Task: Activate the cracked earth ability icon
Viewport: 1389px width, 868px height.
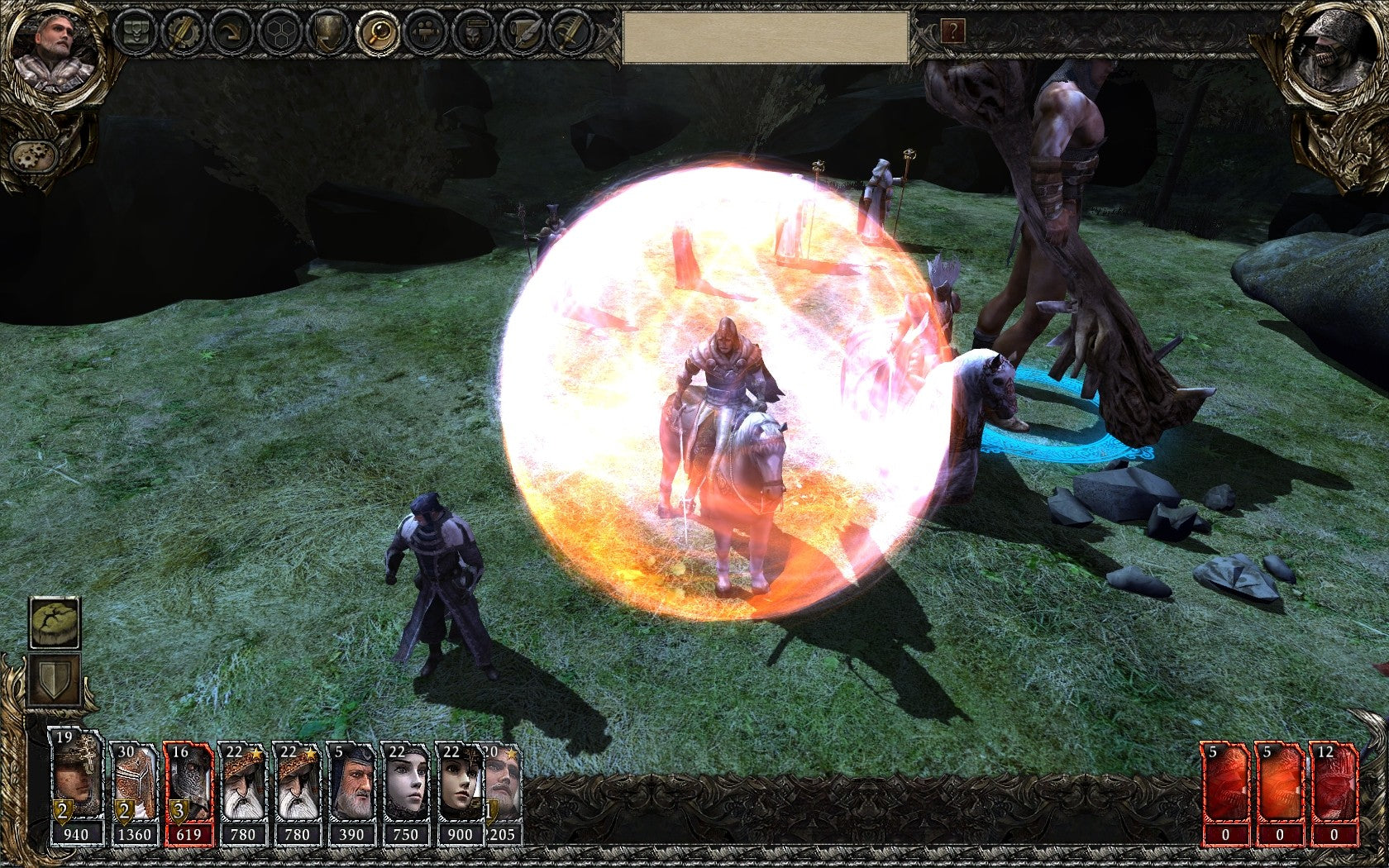Action: pos(55,622)
